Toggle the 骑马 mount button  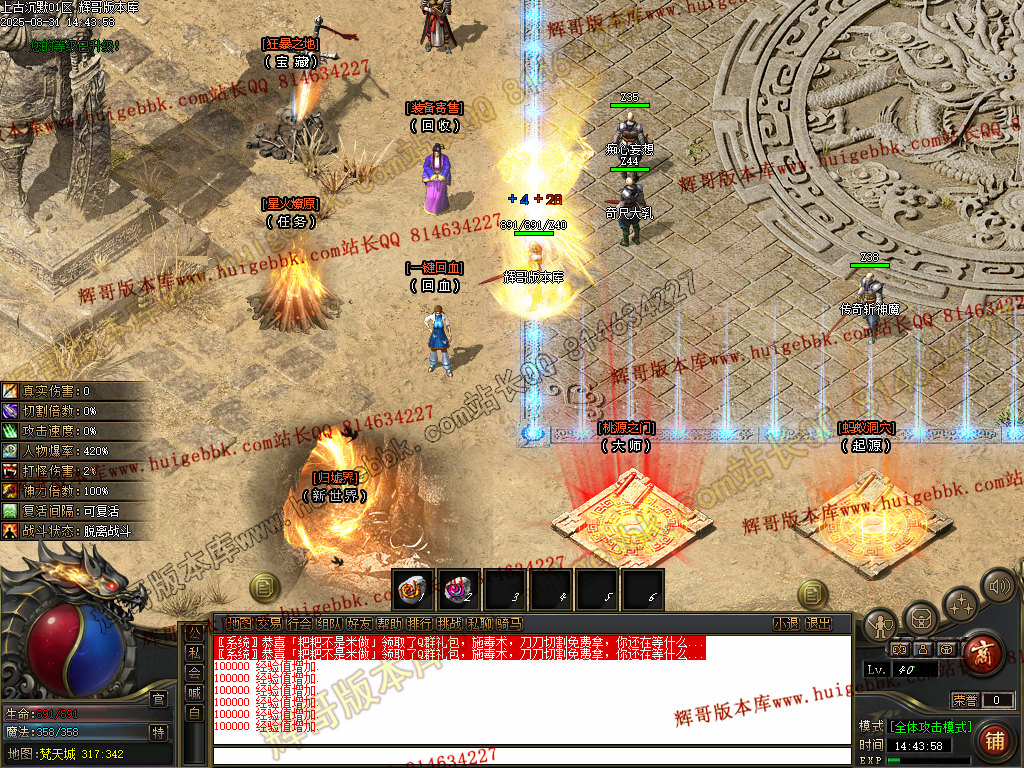click(x=509, y=623)
